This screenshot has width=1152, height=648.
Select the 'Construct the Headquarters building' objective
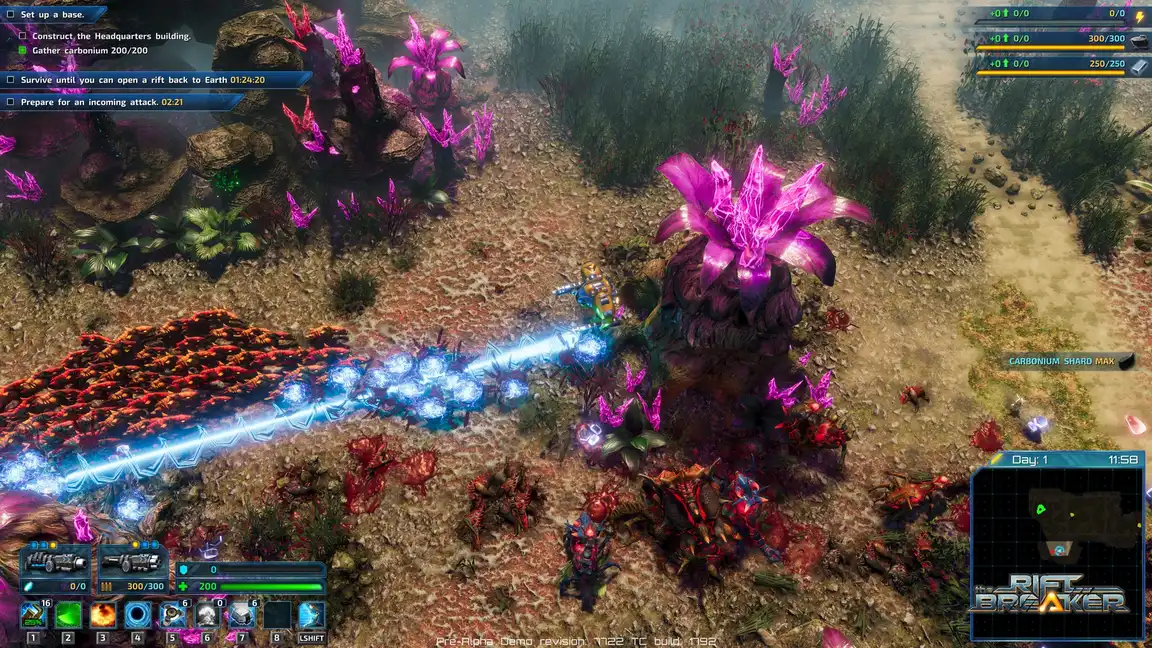click(110, 36)
